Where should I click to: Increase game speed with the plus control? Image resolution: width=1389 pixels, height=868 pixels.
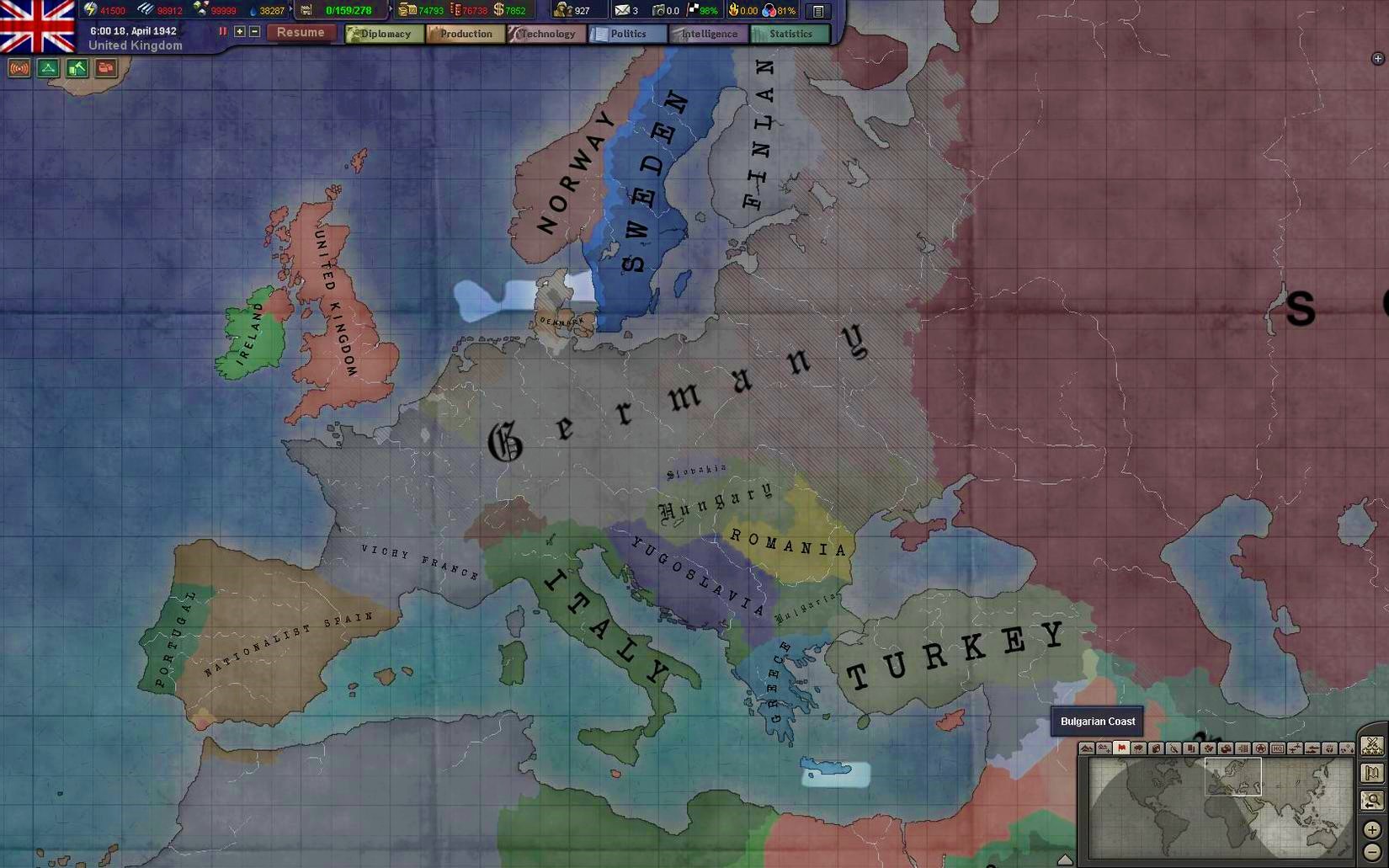click(x=240, y=32)
